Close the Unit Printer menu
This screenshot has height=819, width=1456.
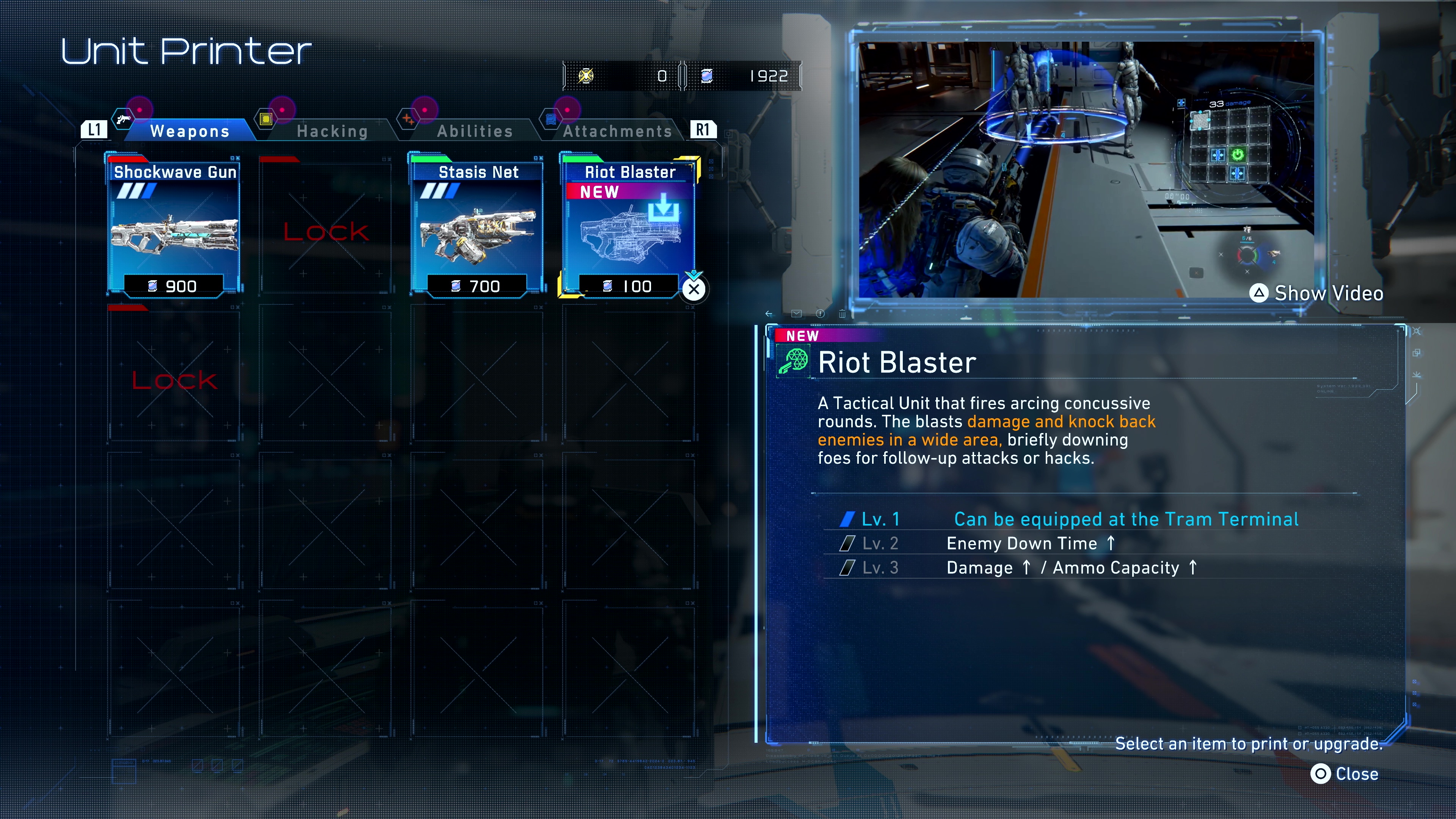1345,774
